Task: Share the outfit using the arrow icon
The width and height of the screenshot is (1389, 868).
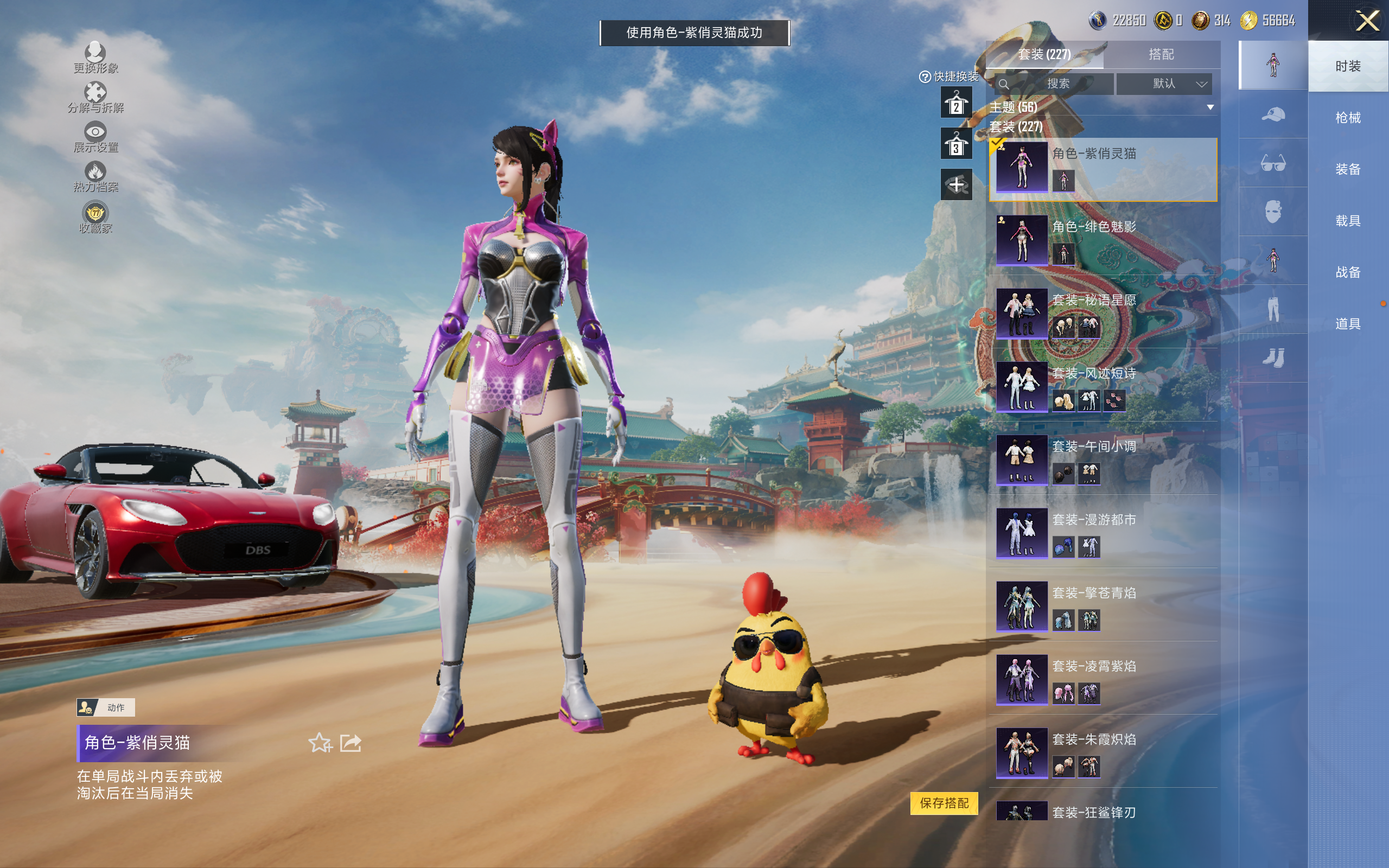Action: click(x=351, y=743)
